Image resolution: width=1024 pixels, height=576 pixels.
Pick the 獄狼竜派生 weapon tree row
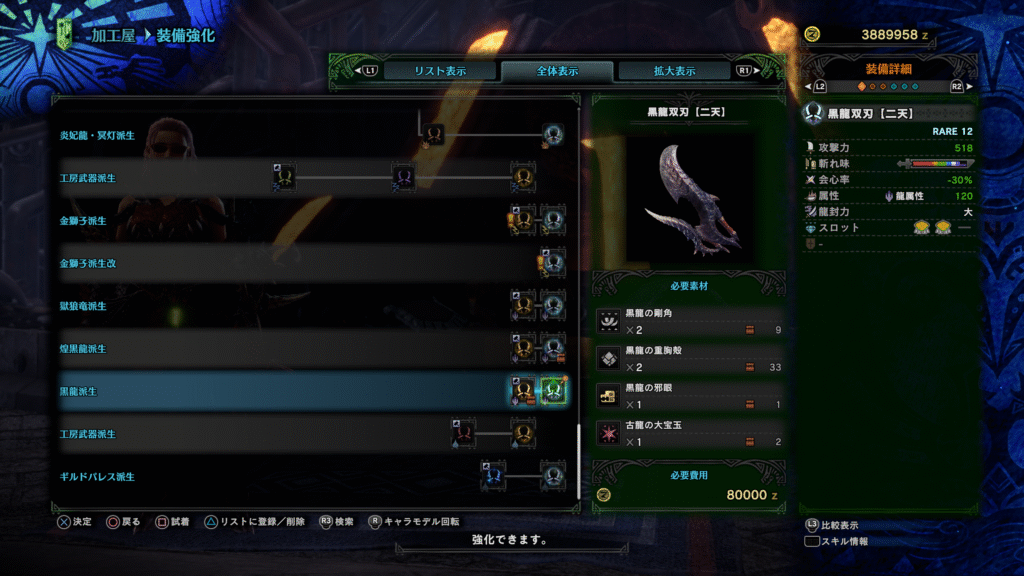(x=83, y=306)
